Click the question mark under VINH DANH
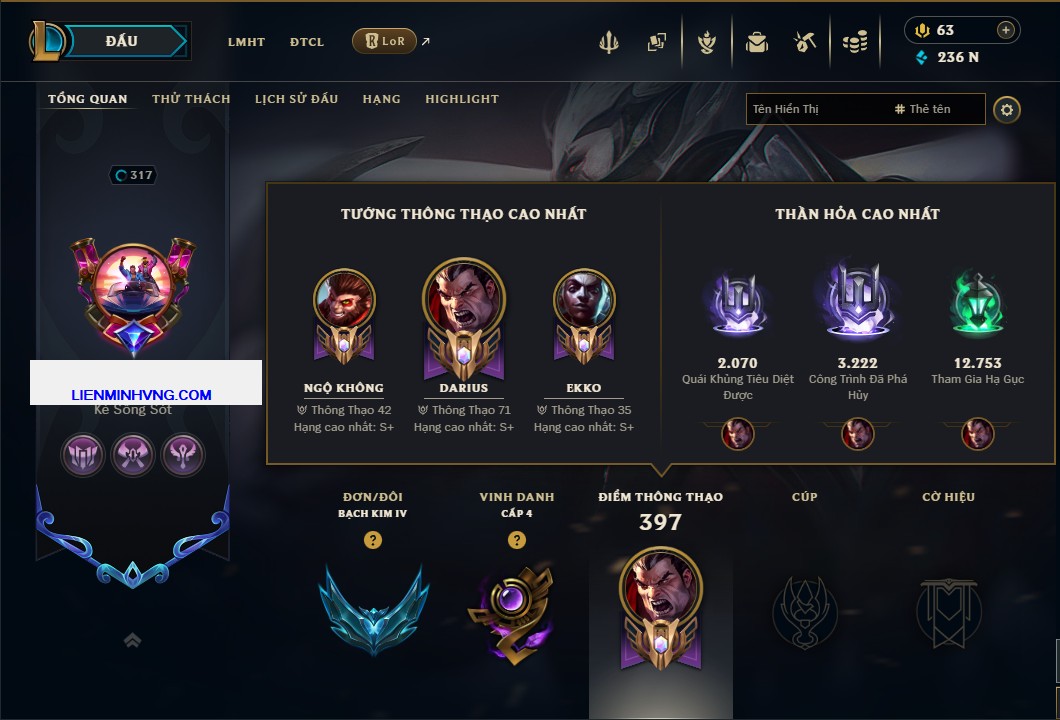The width and height of the screenshot is (1060, 720). point(516,540)
